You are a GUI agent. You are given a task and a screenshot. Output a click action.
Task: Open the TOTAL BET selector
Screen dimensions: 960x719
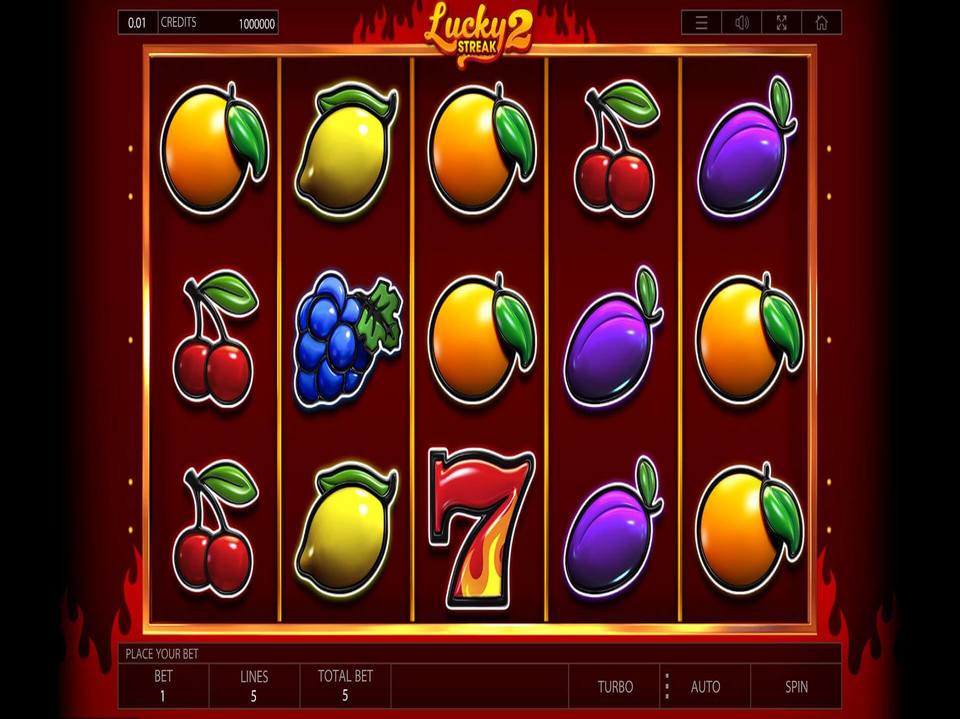(x=345, y=686)
